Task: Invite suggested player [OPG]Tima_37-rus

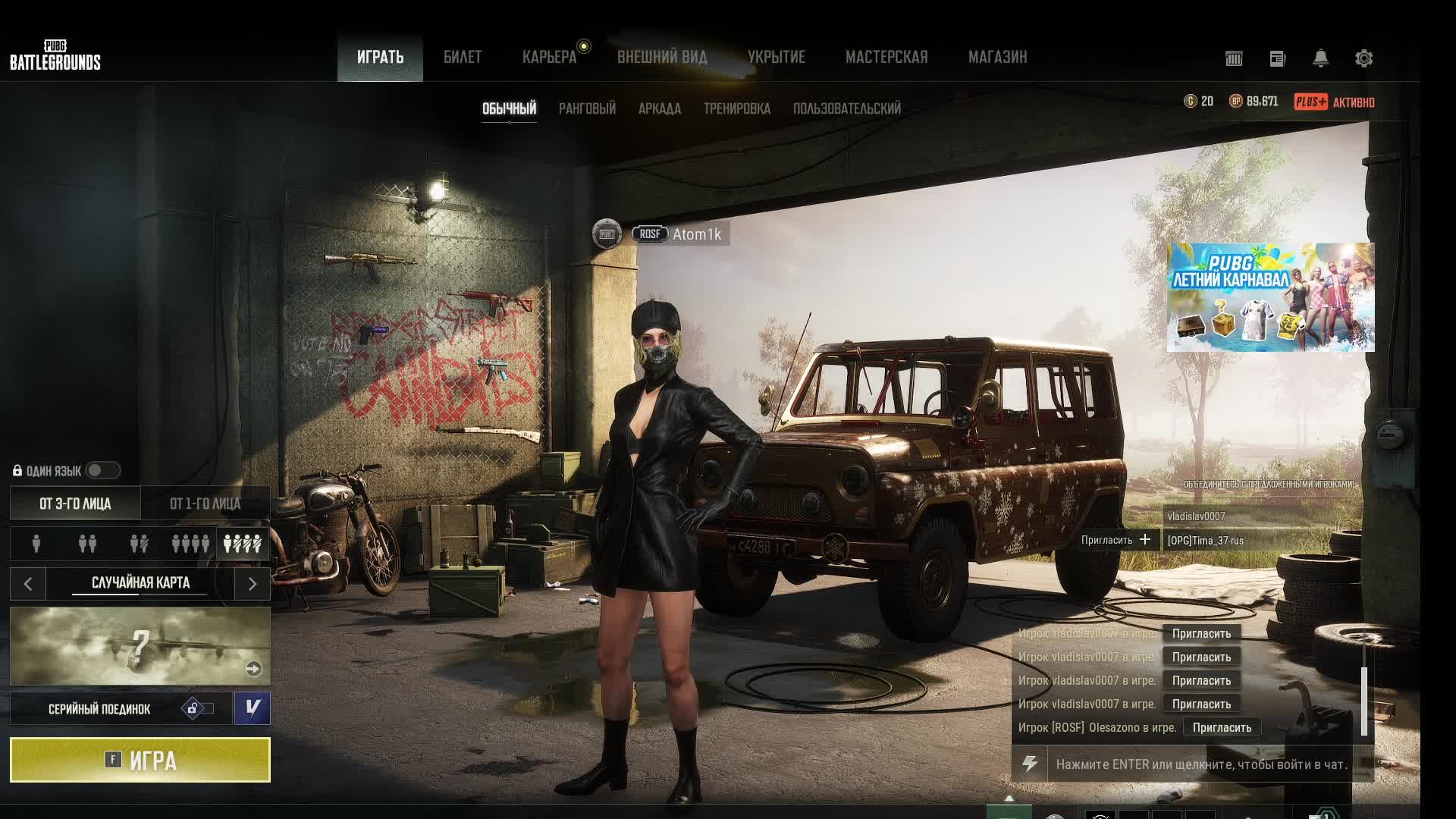Action: coord(1116,541)
